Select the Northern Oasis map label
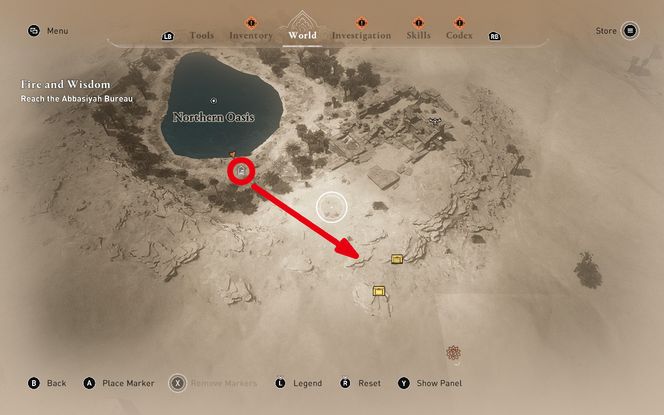Viewport: 664px width, 415px height. coord(213,117)
